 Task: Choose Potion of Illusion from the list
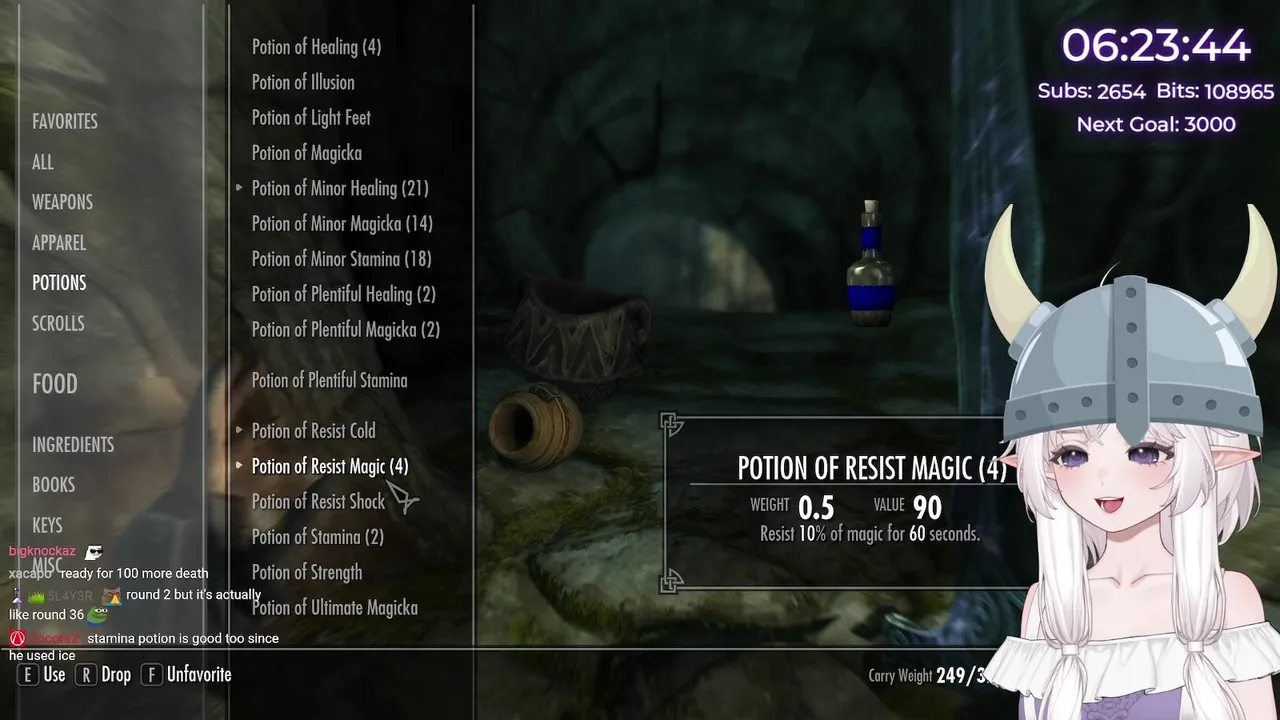coord(303,82)
